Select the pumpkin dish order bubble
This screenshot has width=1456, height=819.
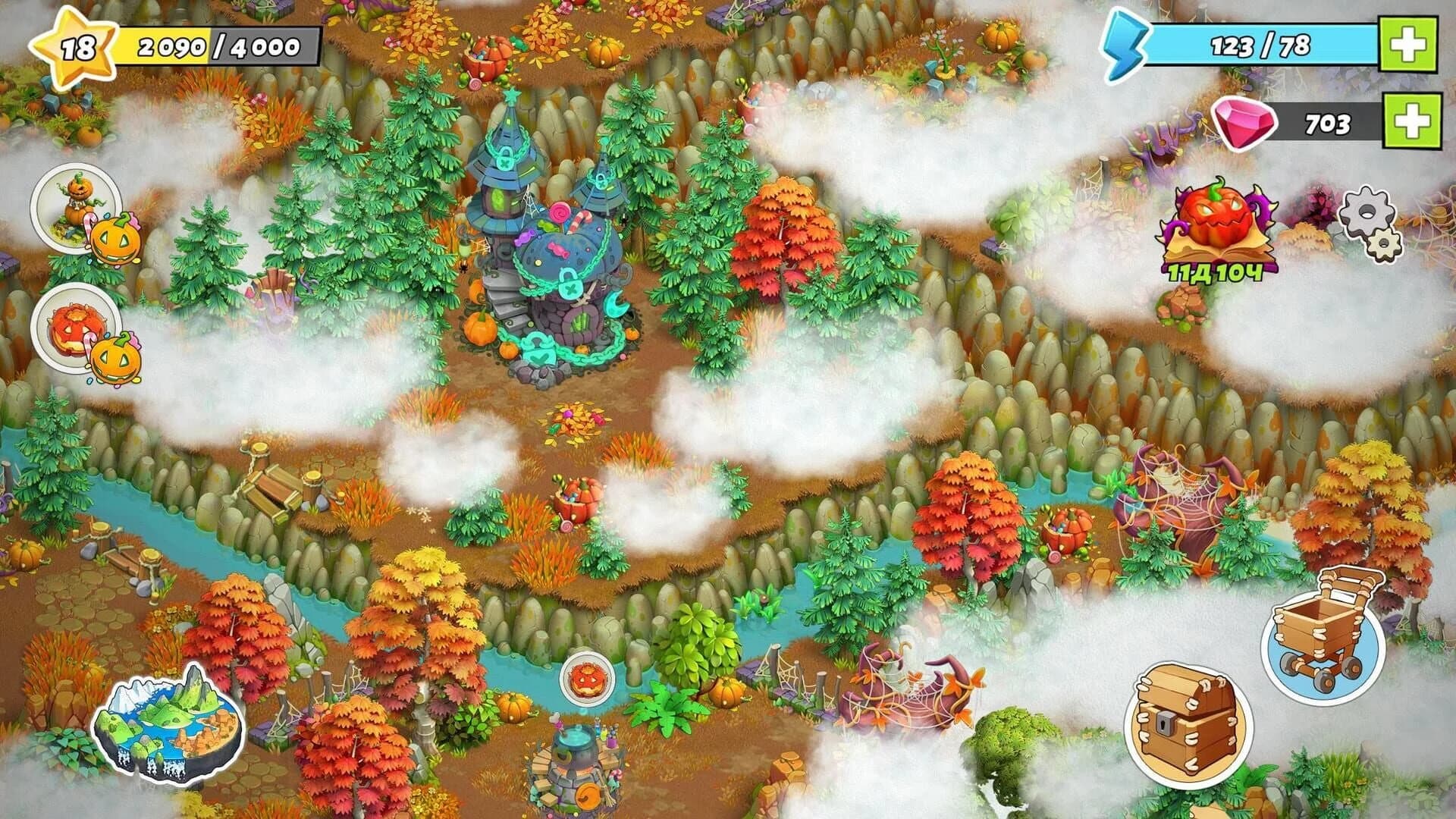click(x=76, y=326)
